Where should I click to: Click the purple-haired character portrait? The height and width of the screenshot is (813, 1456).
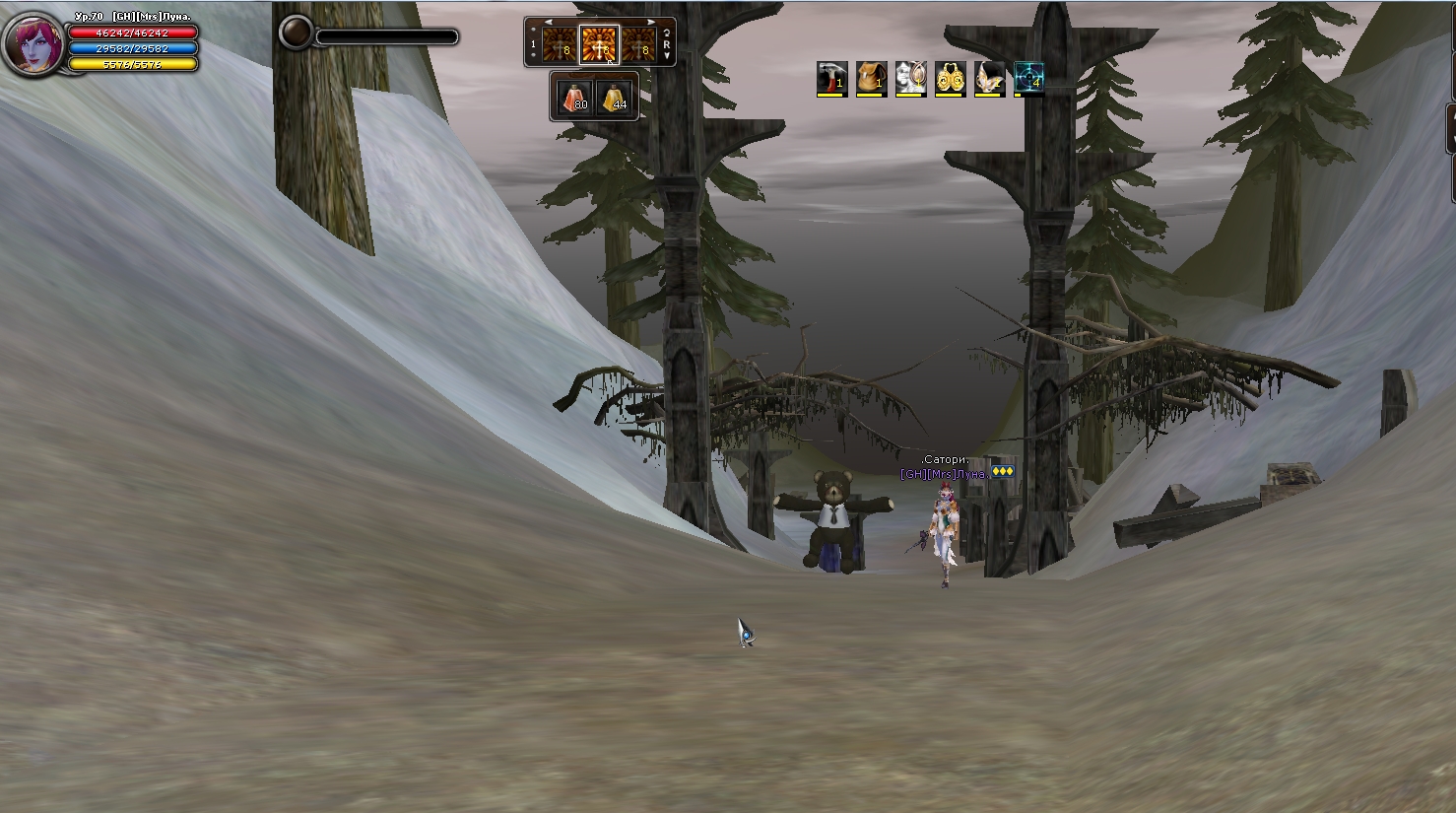(35, 44)
